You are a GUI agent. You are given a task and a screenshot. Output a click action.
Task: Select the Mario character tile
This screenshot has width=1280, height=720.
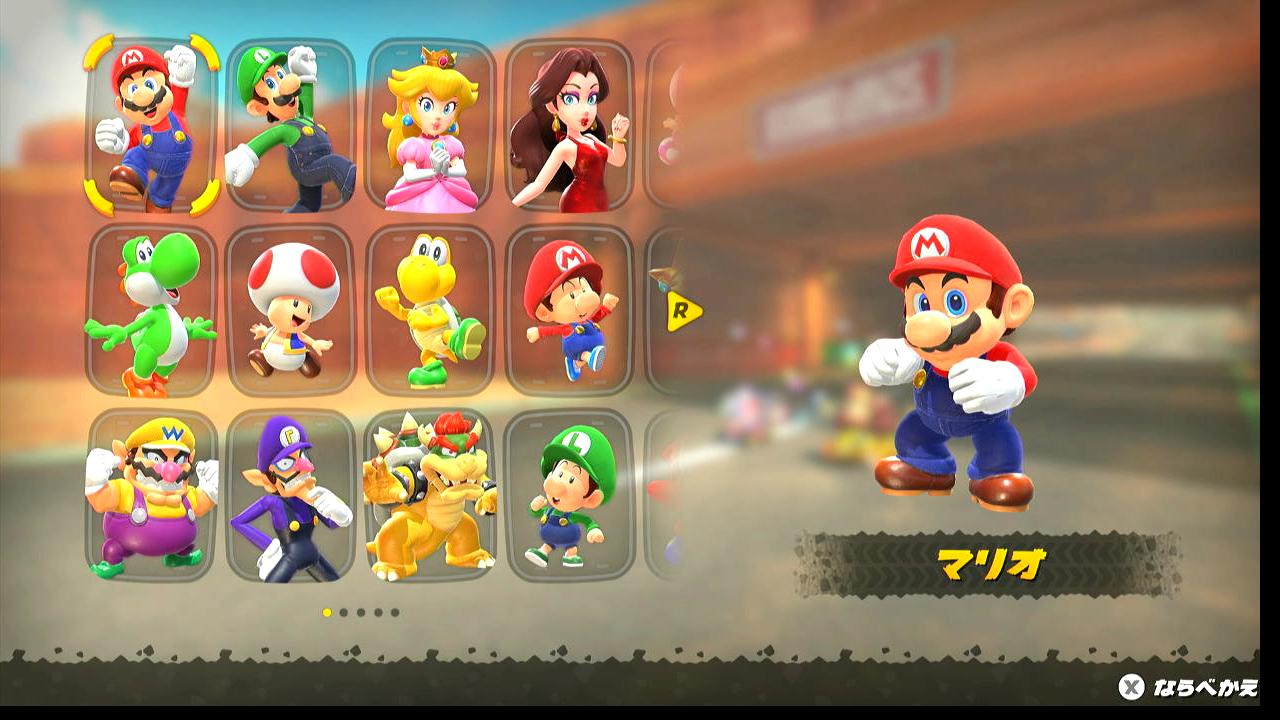pyautogui.click(x=151, y=125)
